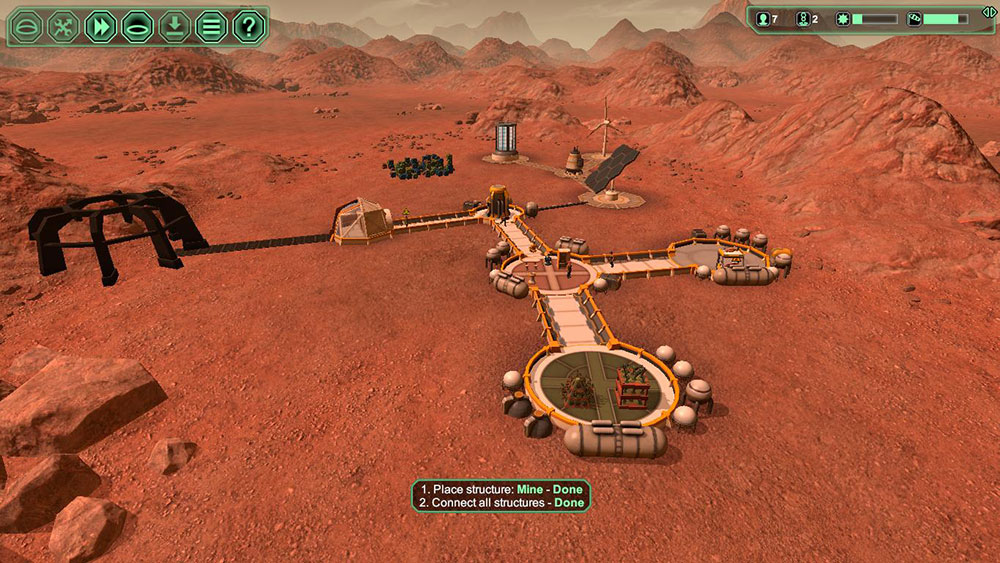The width and height of the screenshot is (1000, 563).
Task: Toggle fast-forward game speed
Action: [x=101, y=27]
